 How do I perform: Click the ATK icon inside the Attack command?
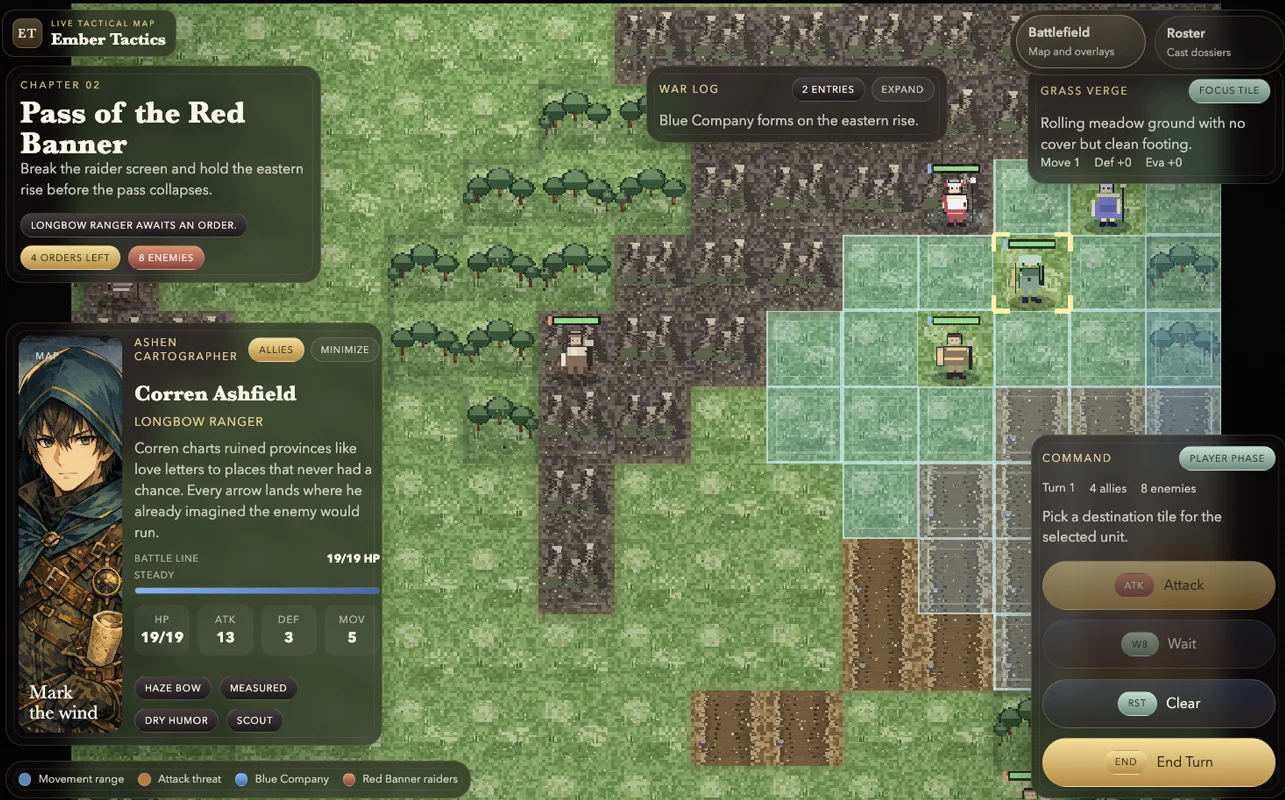coord(1131,585)
